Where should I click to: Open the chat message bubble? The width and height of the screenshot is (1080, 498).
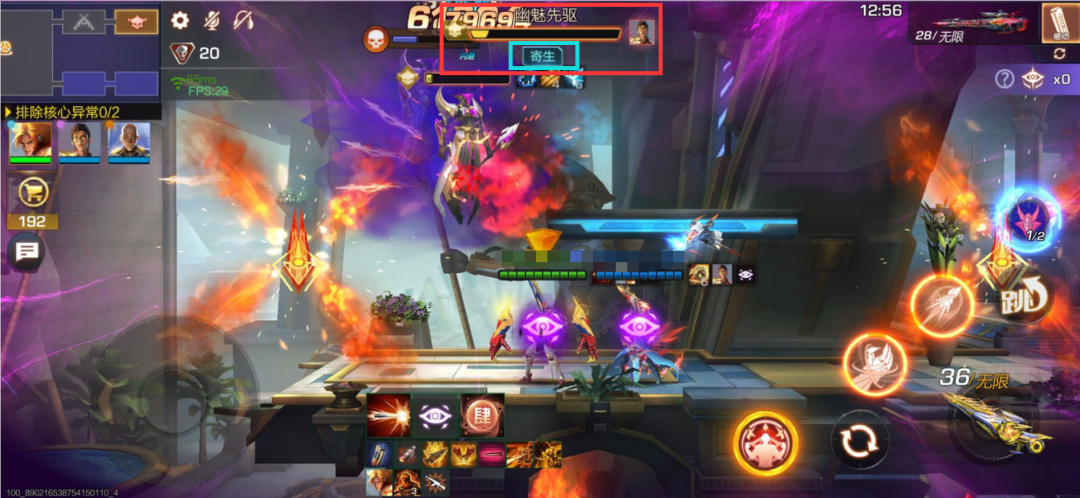[26, 253]
